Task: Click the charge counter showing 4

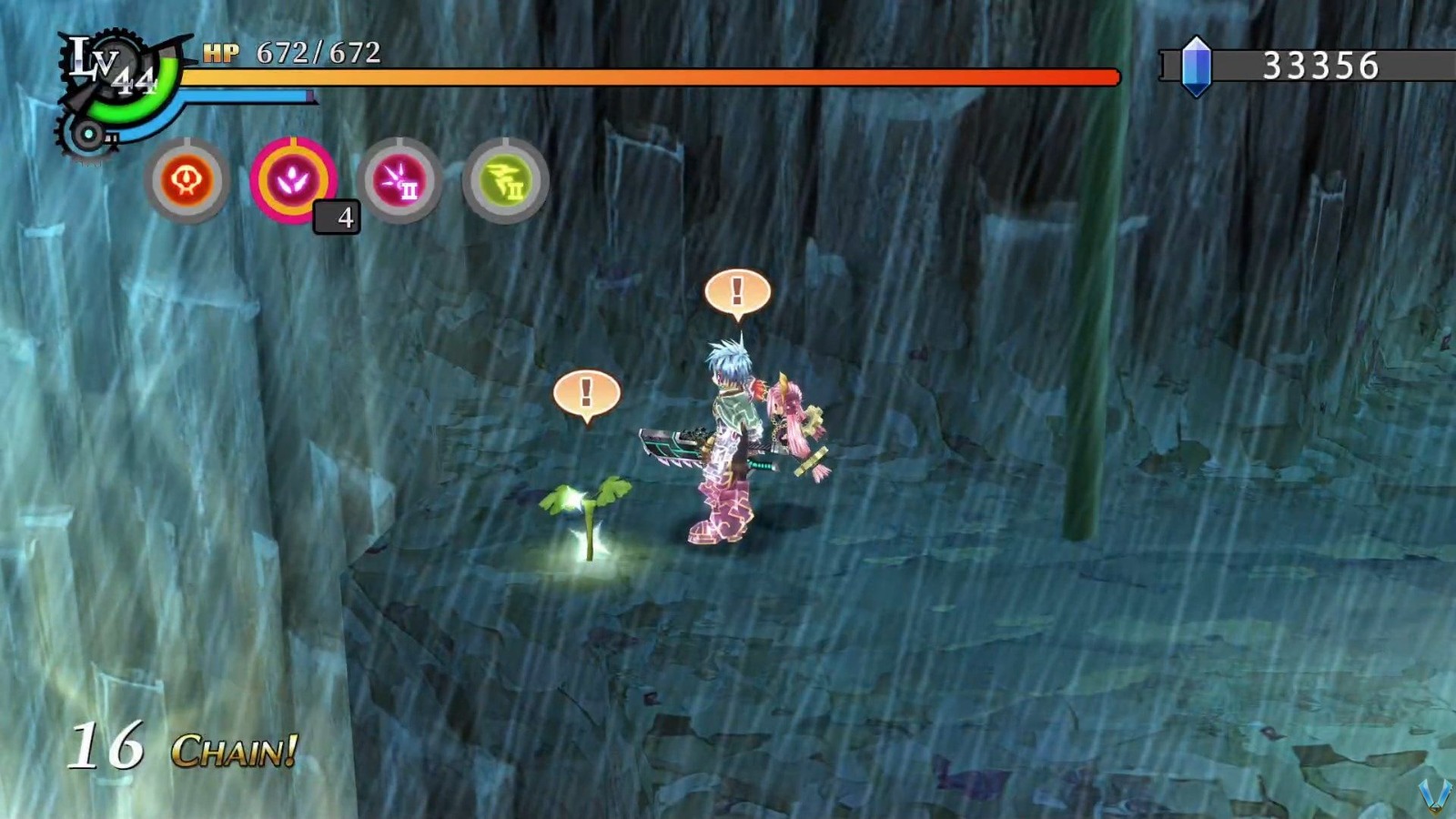Action: click(339, 218)
